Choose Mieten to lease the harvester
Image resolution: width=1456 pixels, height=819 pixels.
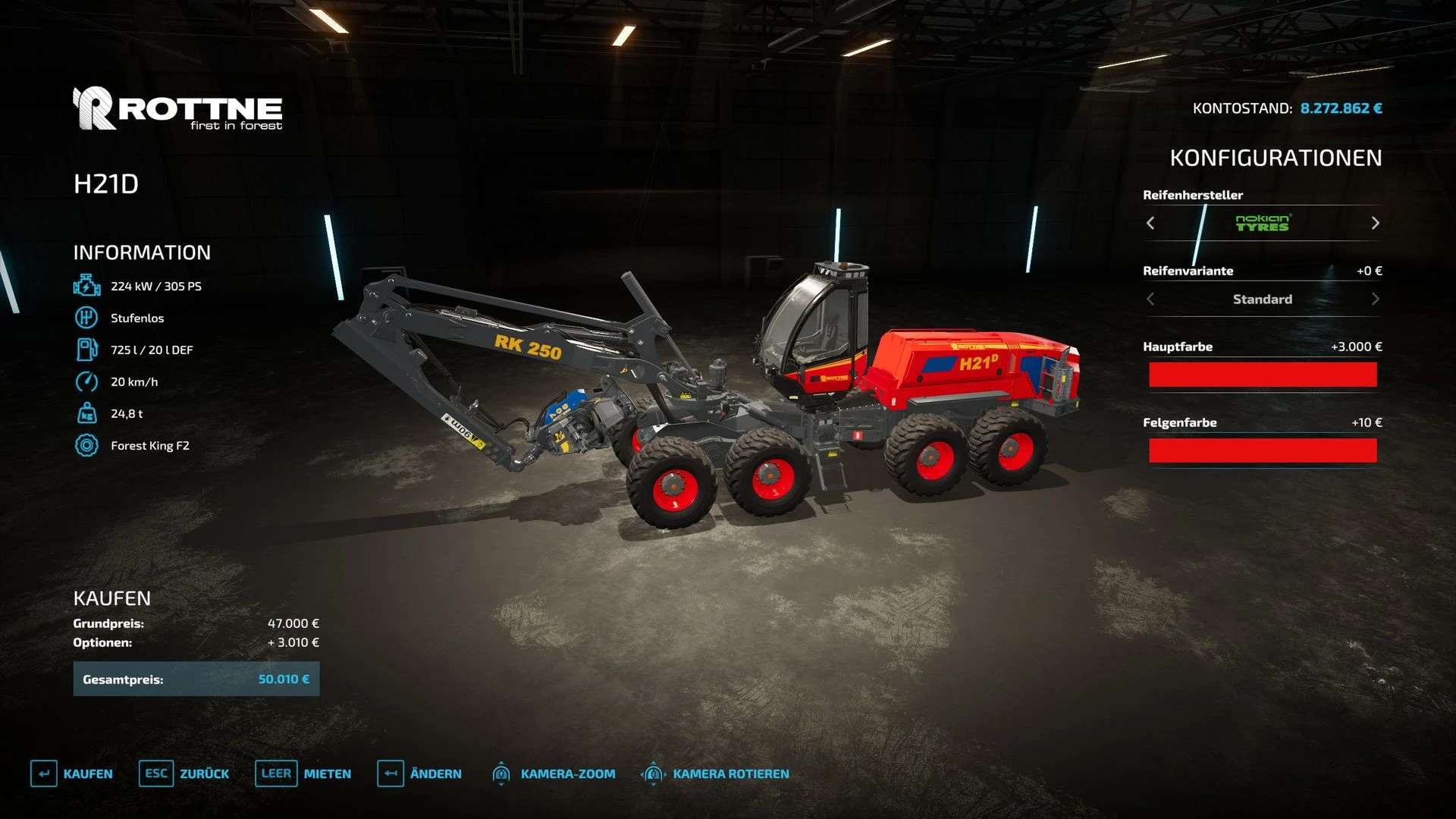[303, 773]
